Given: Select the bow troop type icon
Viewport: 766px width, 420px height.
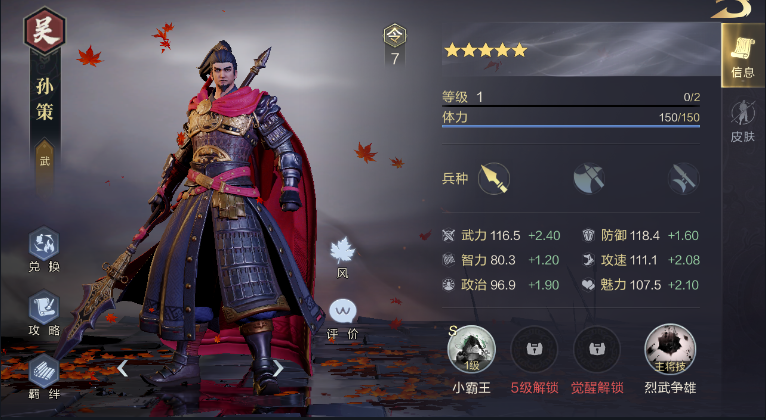Looking at the screenshot, I should pos(684,178).
